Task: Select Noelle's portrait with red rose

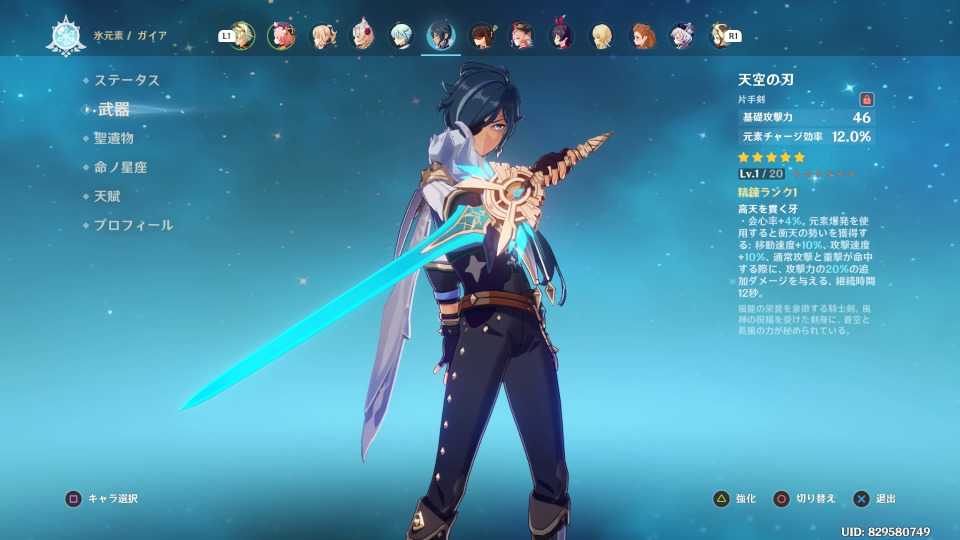Action: 362,36
